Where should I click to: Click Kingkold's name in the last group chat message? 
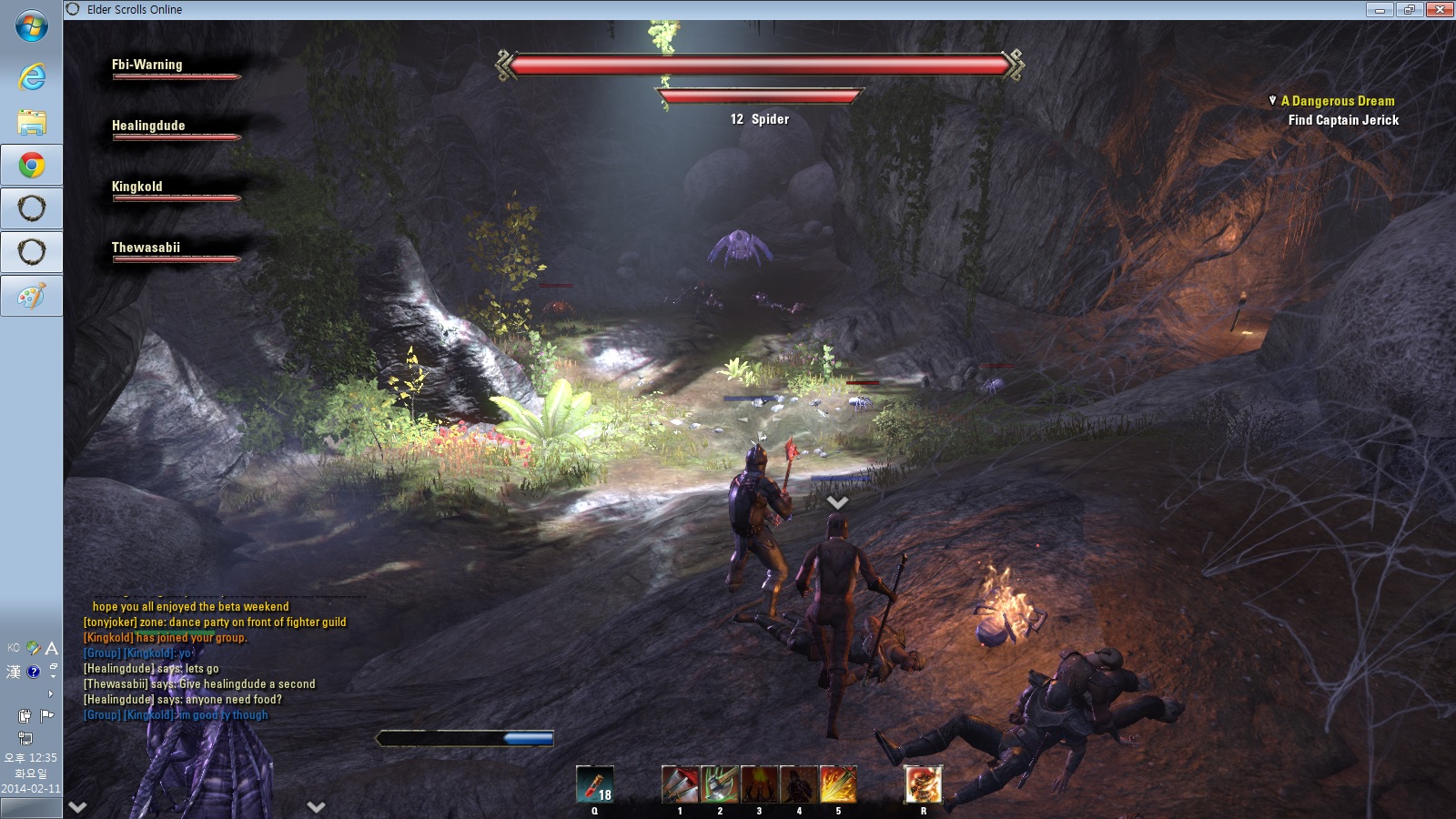148,715
